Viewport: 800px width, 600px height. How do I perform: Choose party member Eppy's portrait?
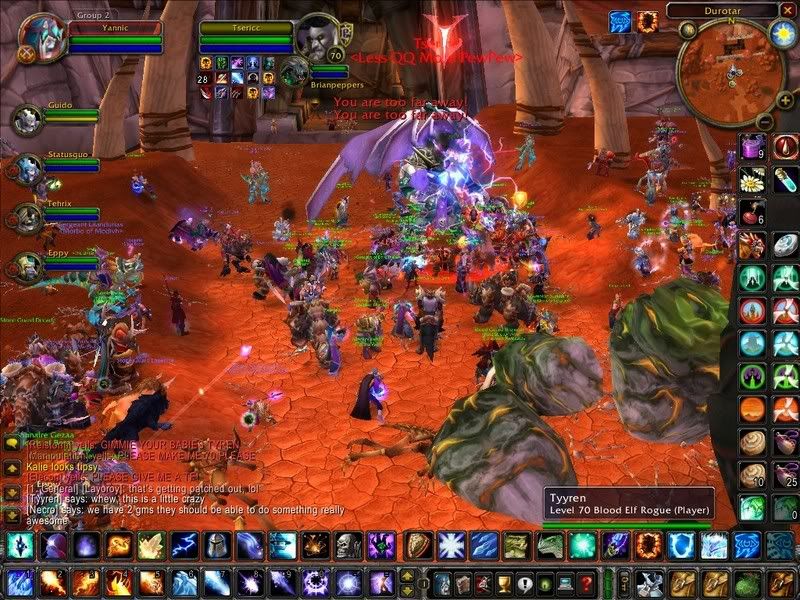26,266
